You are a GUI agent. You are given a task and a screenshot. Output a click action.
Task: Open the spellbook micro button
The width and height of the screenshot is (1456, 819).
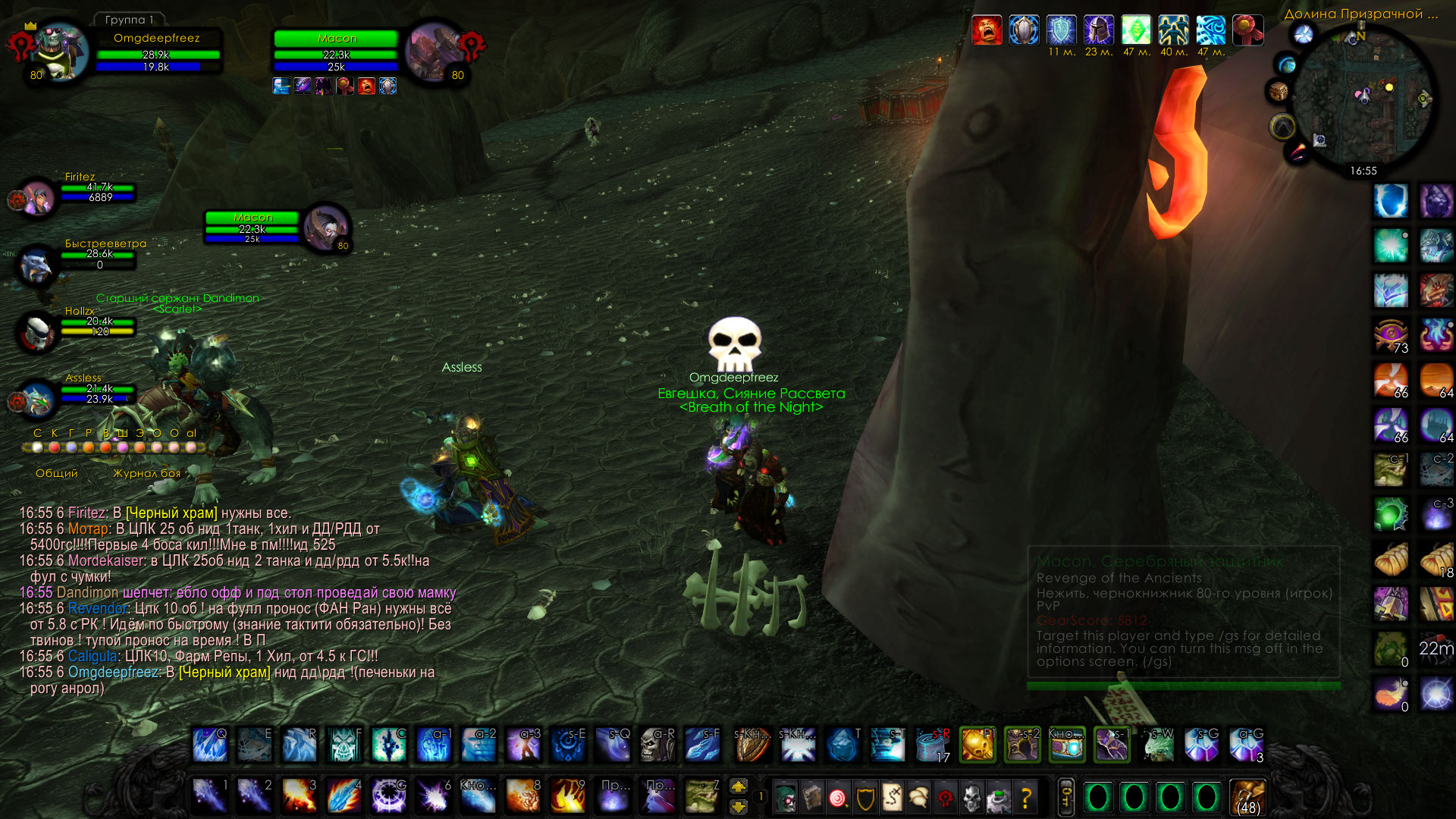click(811, 798)
